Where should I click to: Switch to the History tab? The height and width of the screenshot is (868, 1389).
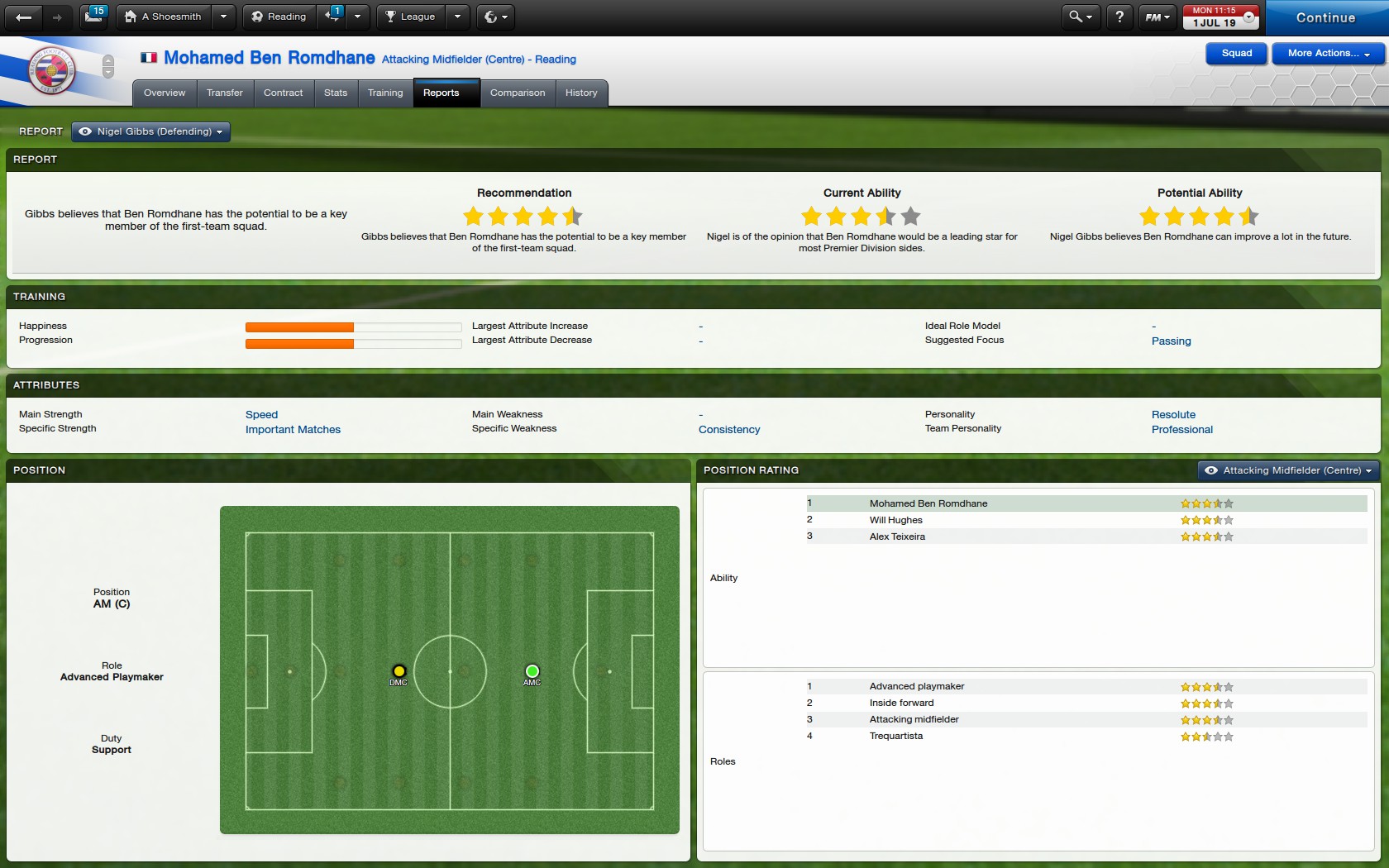coord(581,93)
